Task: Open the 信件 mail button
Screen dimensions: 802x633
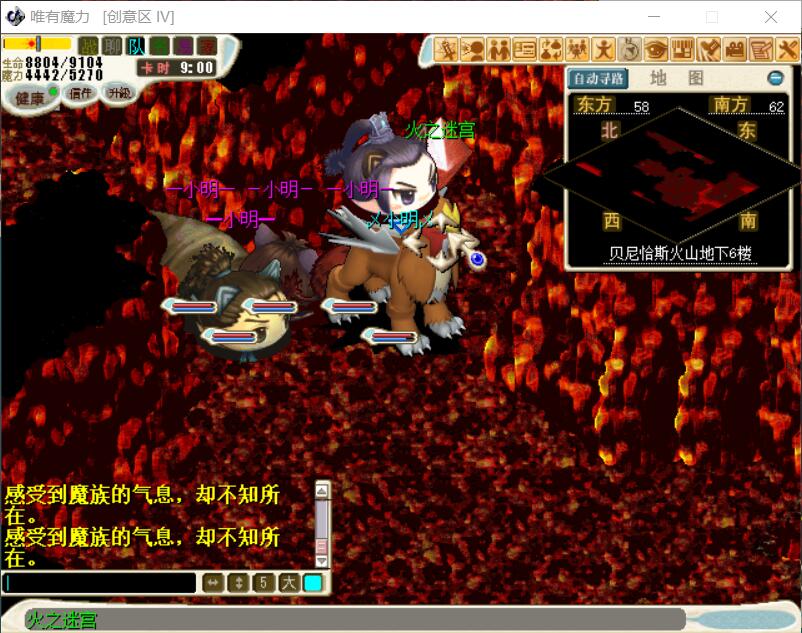Action: pyautogui.click(x=79, y=93)
